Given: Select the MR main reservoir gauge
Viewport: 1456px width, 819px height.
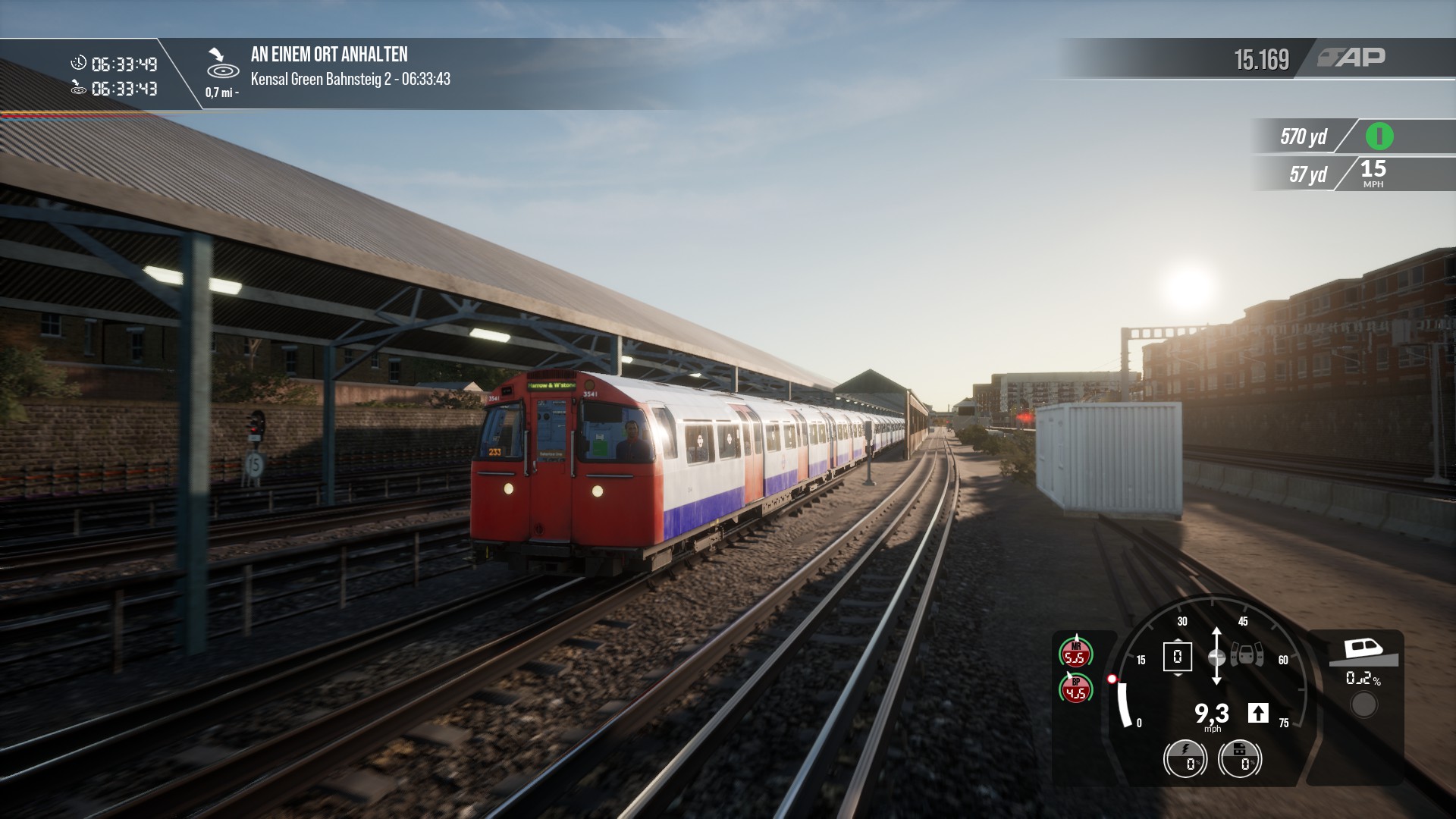Looking at the screenshot, I should pos(1075,654).
